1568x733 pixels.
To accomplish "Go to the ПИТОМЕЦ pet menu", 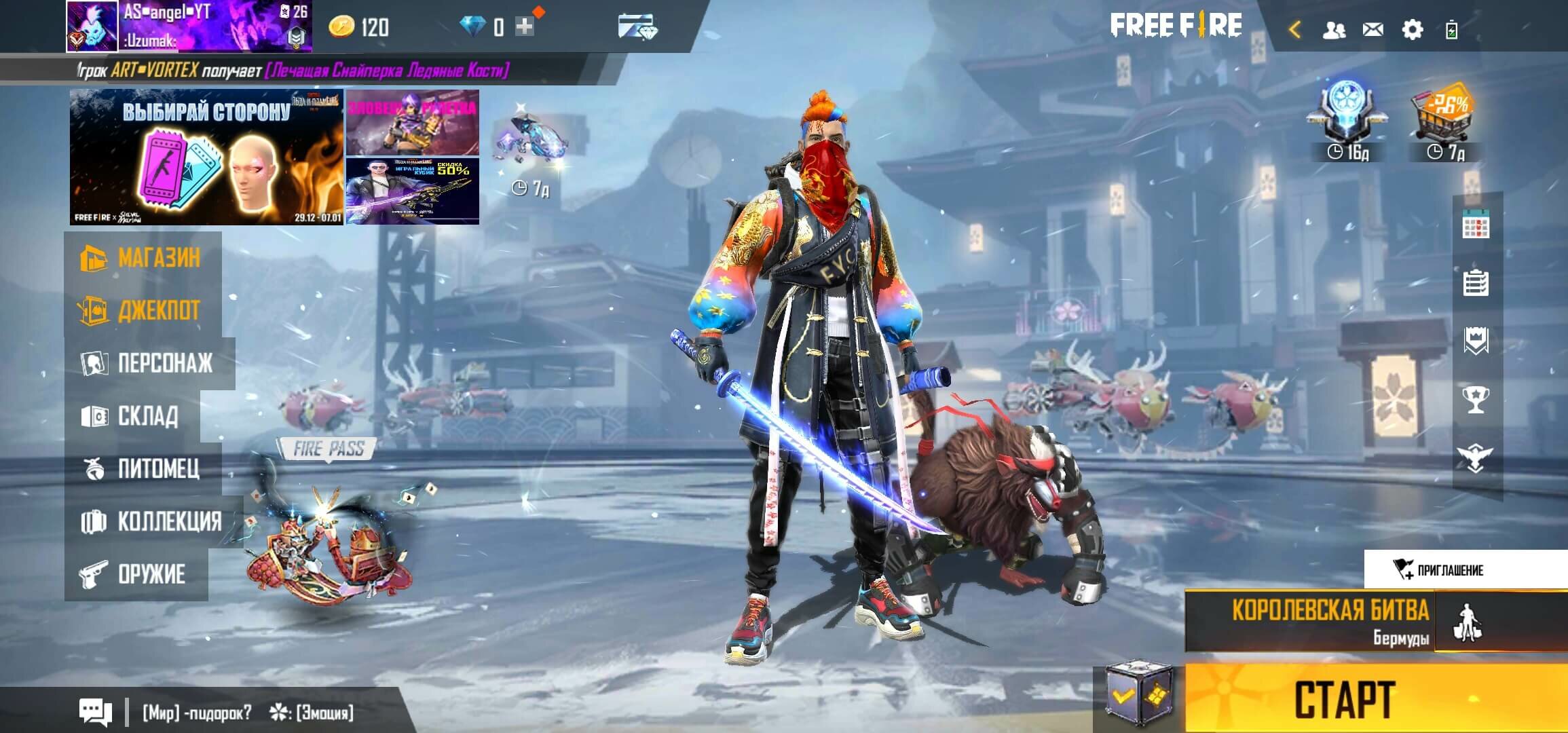I will coord(143,468).
